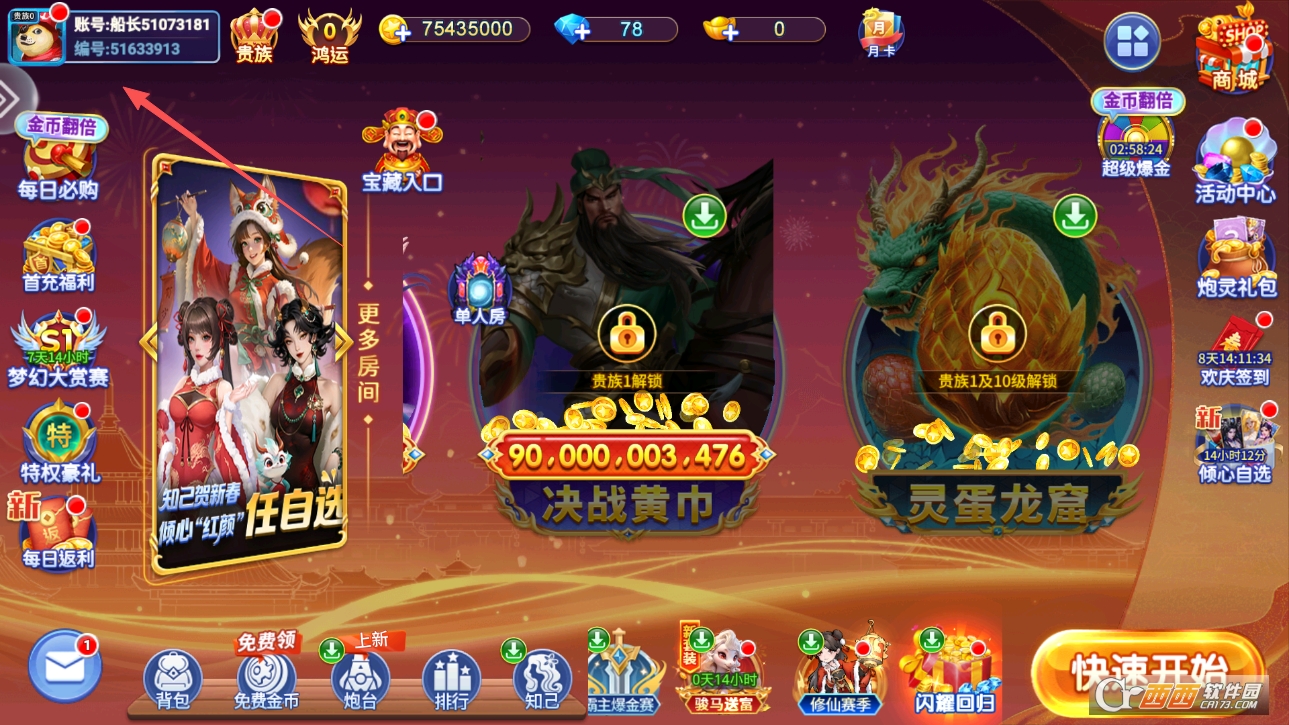The image size is (1289, 725).
Task: Open the 月卡 monthly card
Action: (881, 32)
